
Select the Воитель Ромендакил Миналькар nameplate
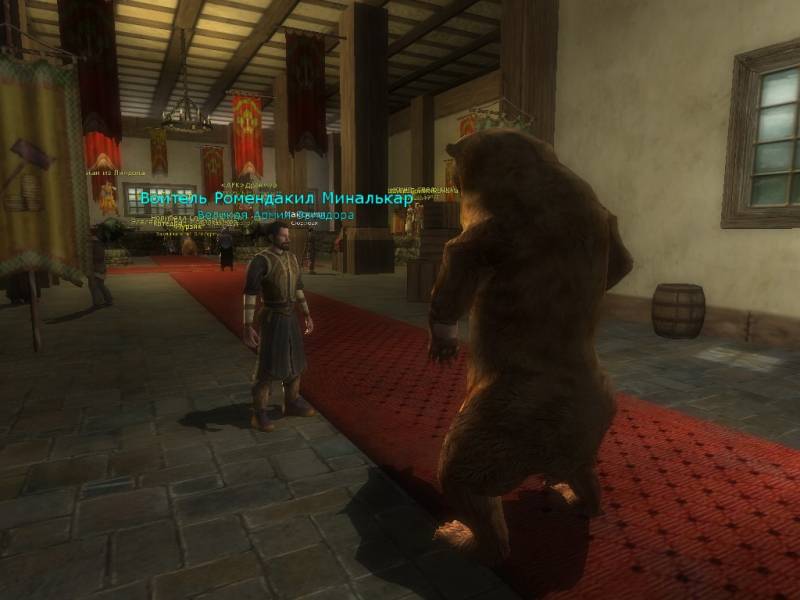coord(276,198)
